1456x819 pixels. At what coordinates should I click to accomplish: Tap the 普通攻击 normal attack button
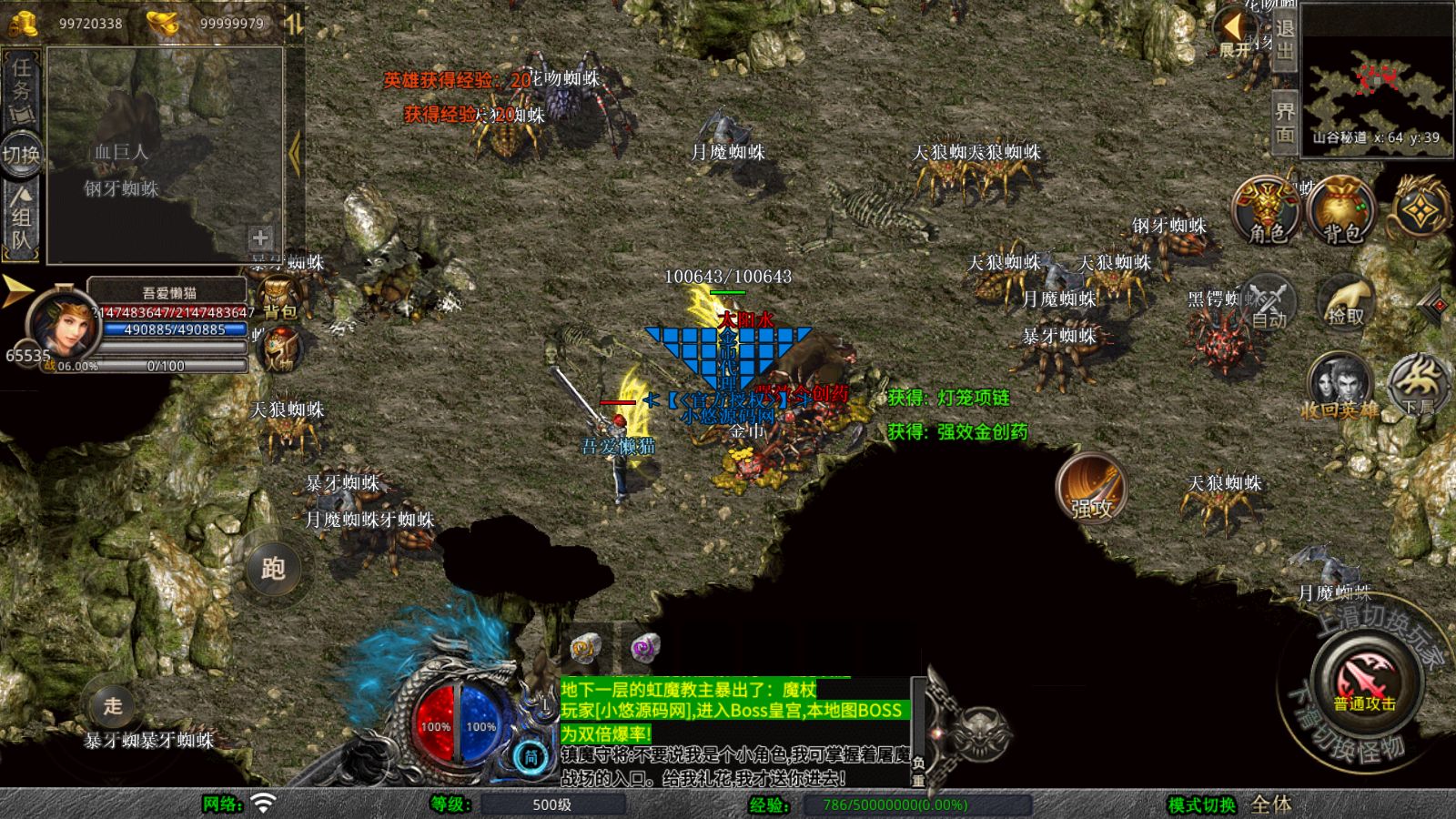click(x=1363, y=682)
